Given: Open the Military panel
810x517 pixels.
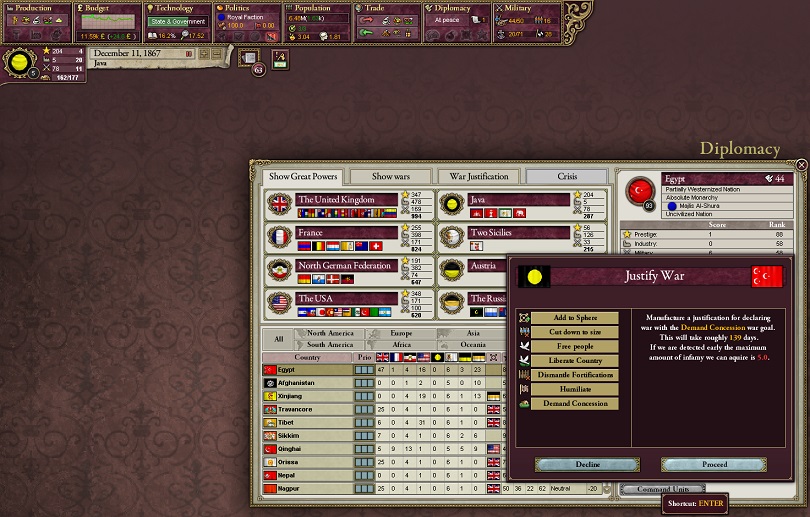Looking at the screenshot, I should pyautogui.click(x=531, y=22).
